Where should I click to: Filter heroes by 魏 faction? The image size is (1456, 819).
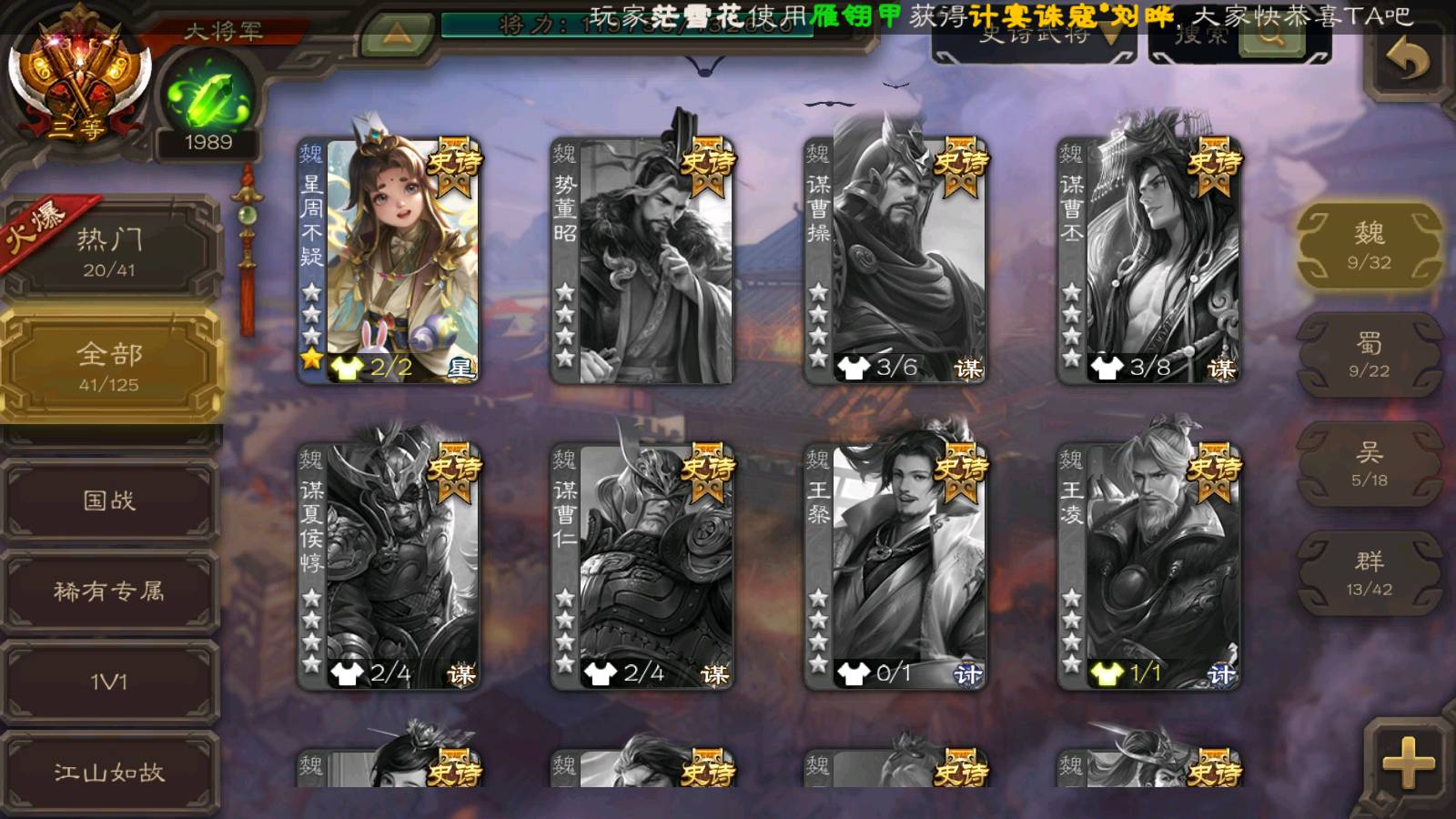(x=1369, y=246)
